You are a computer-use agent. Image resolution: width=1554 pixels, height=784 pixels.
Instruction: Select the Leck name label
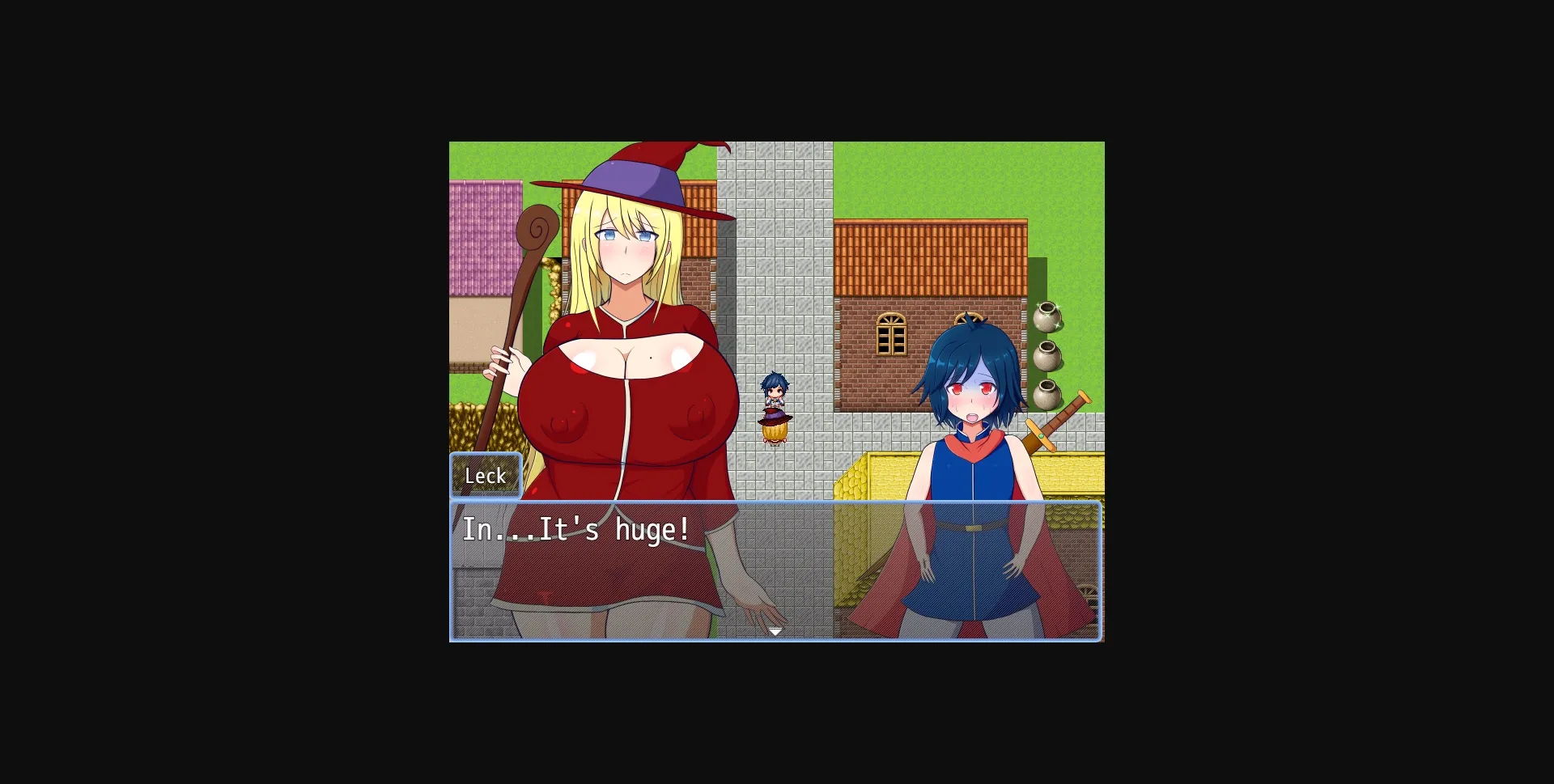tap(484, 476)
